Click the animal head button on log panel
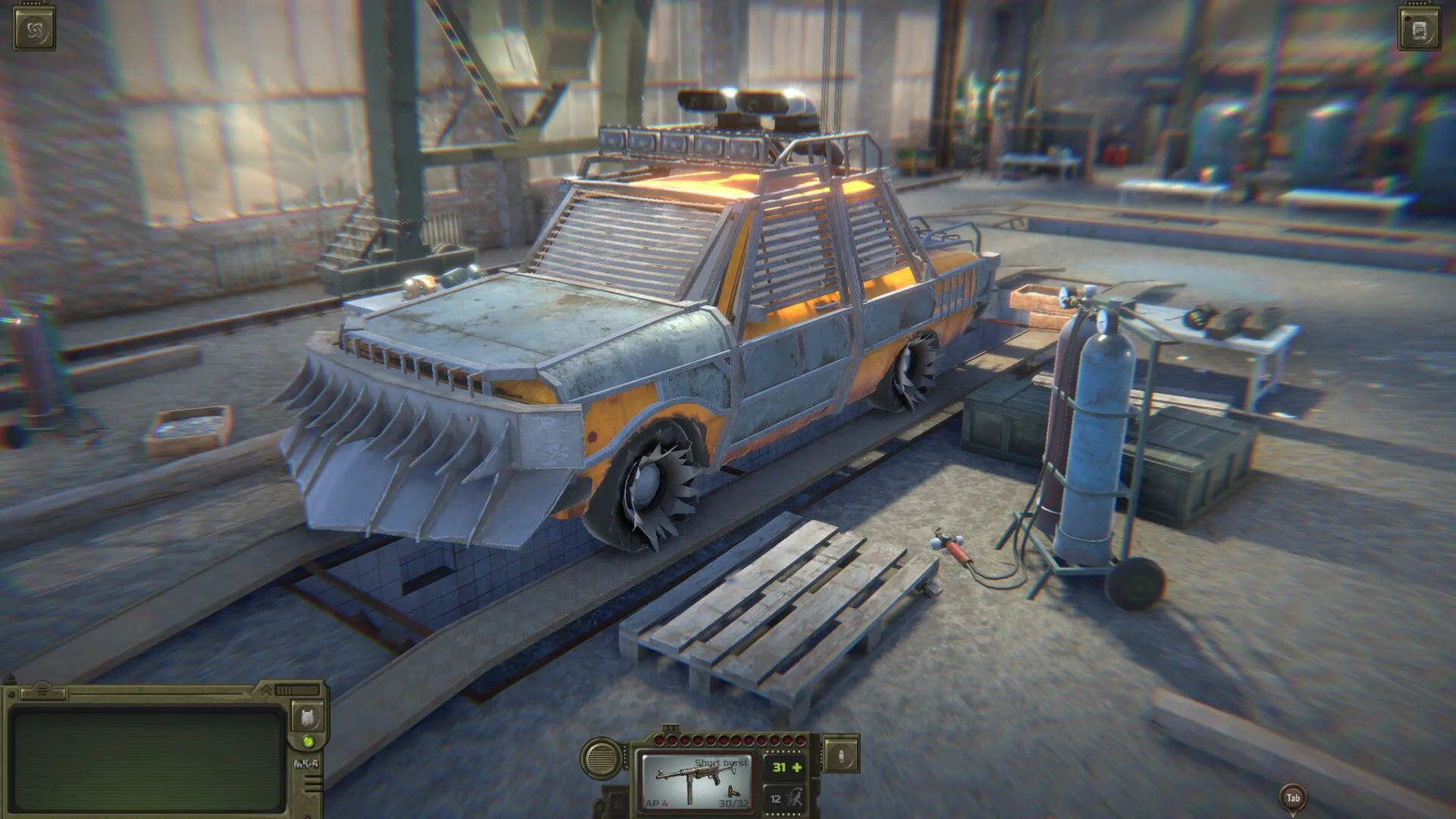 (x=308, y=717)
